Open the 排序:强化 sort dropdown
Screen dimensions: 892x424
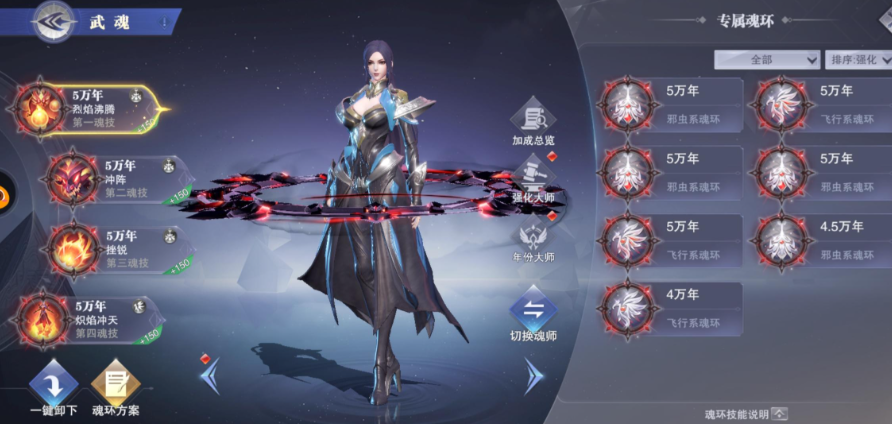[x=859, y=60]
